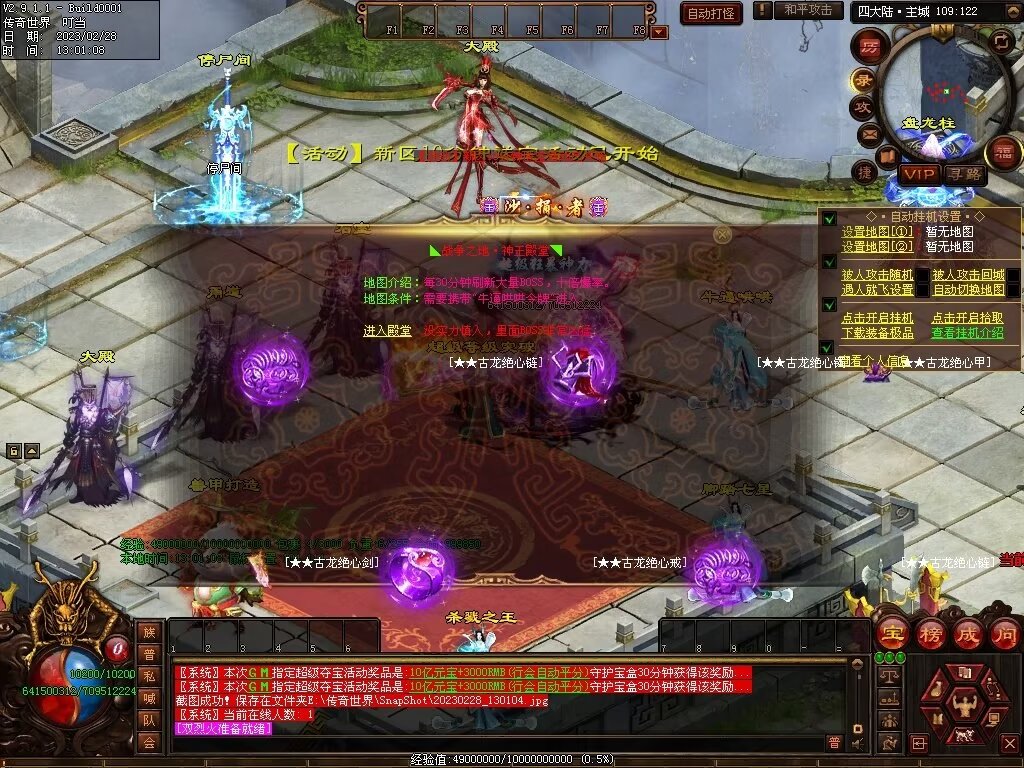The image size is (1024, 768).
Task: Switch the 和平攻击 attack mode
Action: tap(808, 10)
